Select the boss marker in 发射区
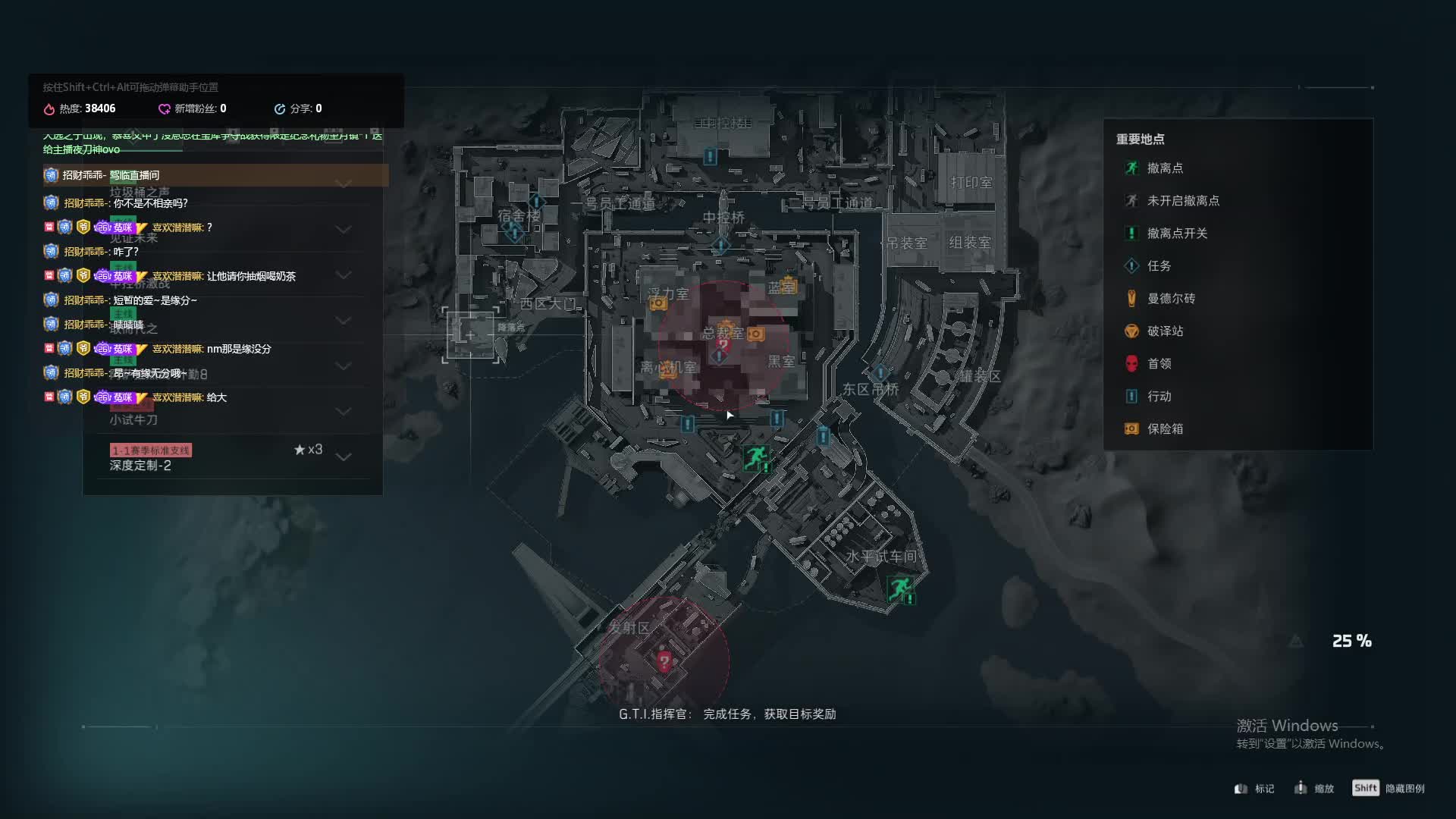The image size is (1456, 819). click(x=664, y=661)
